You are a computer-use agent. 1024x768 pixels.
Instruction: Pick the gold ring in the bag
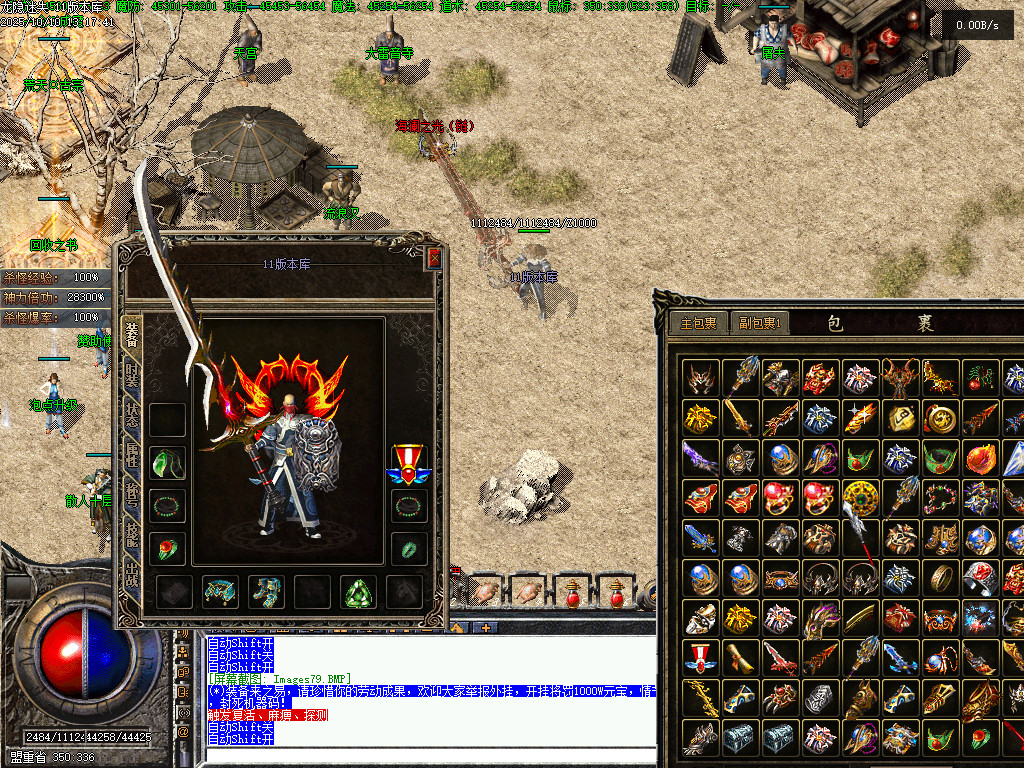point(940,577)
